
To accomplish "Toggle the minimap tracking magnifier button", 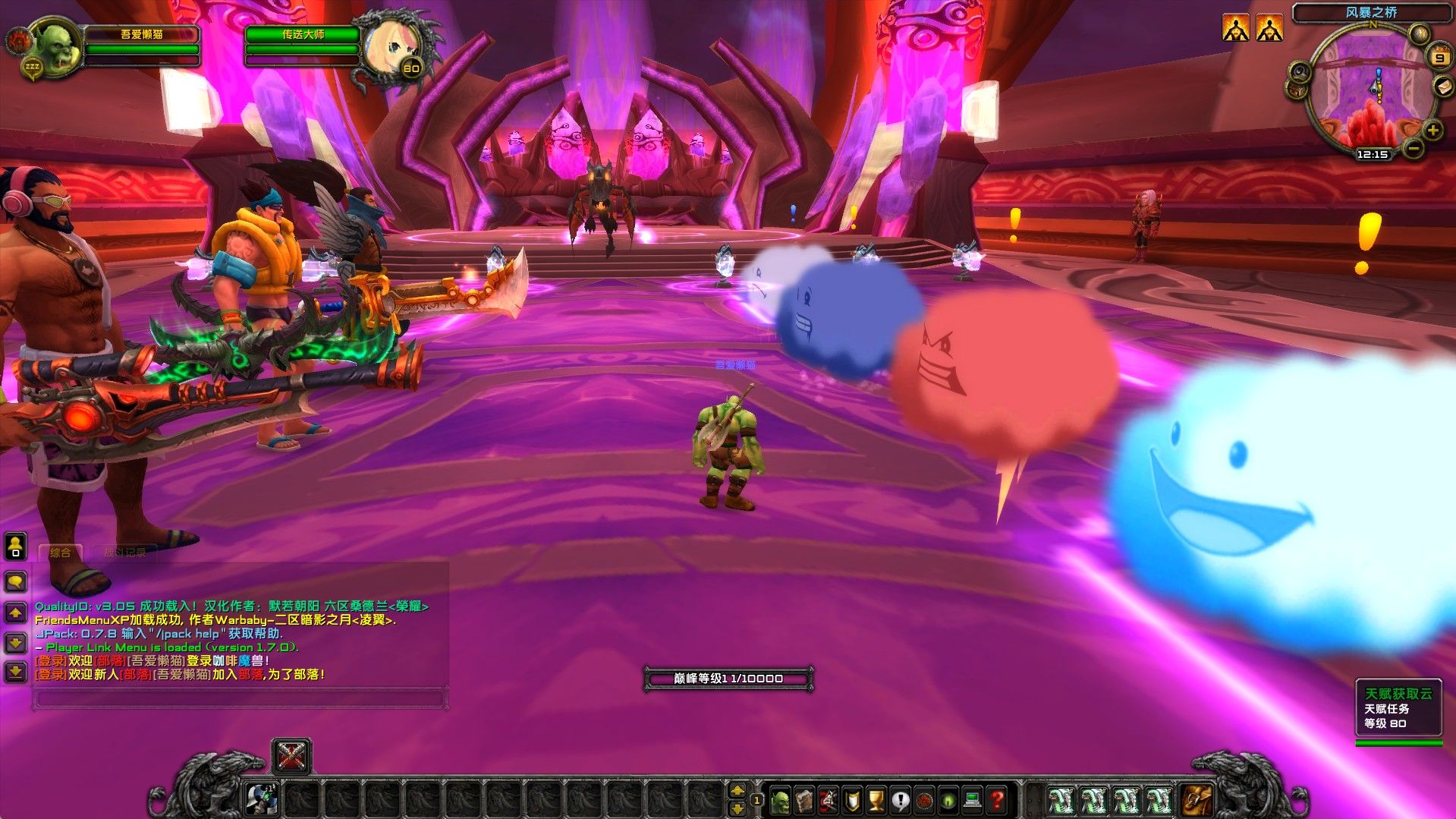I will 1300,72.
